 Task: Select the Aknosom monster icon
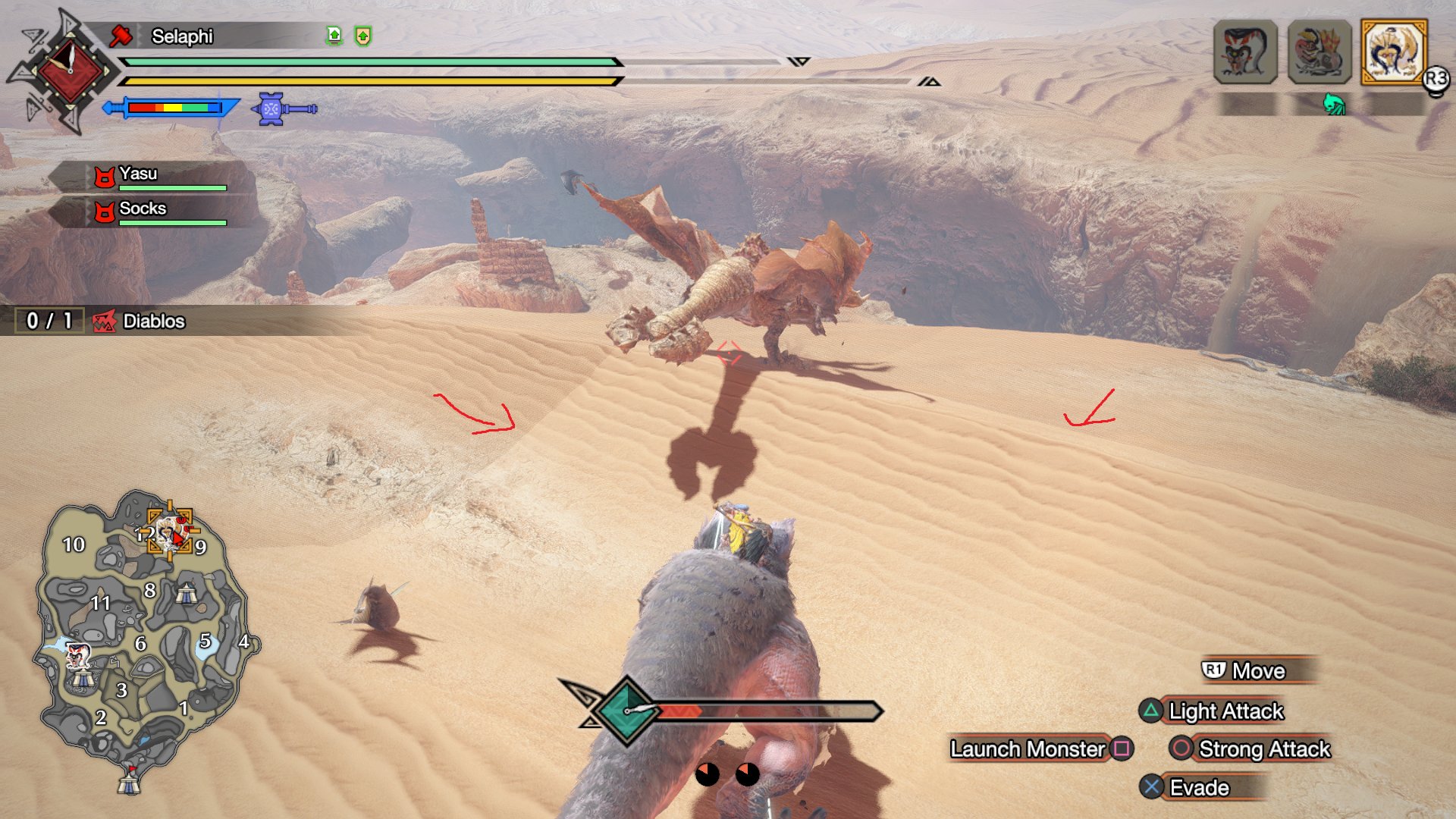(1245, 52)
